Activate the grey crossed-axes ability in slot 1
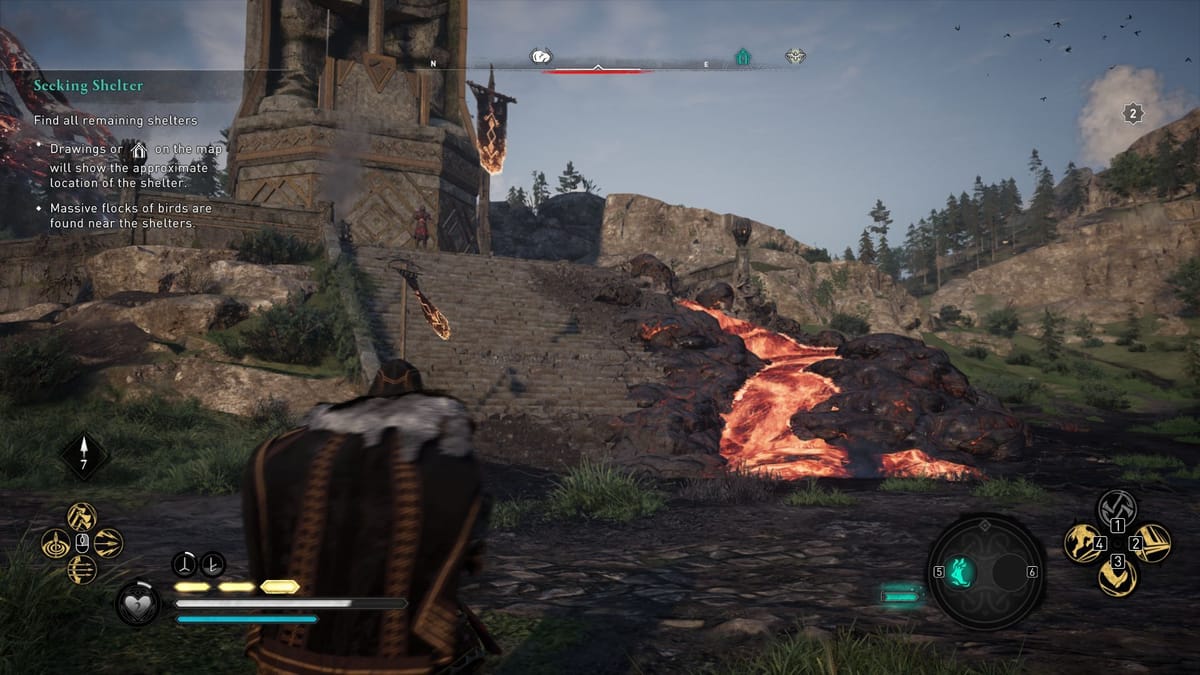The image size is (1200, 675). coord(1117,507)
